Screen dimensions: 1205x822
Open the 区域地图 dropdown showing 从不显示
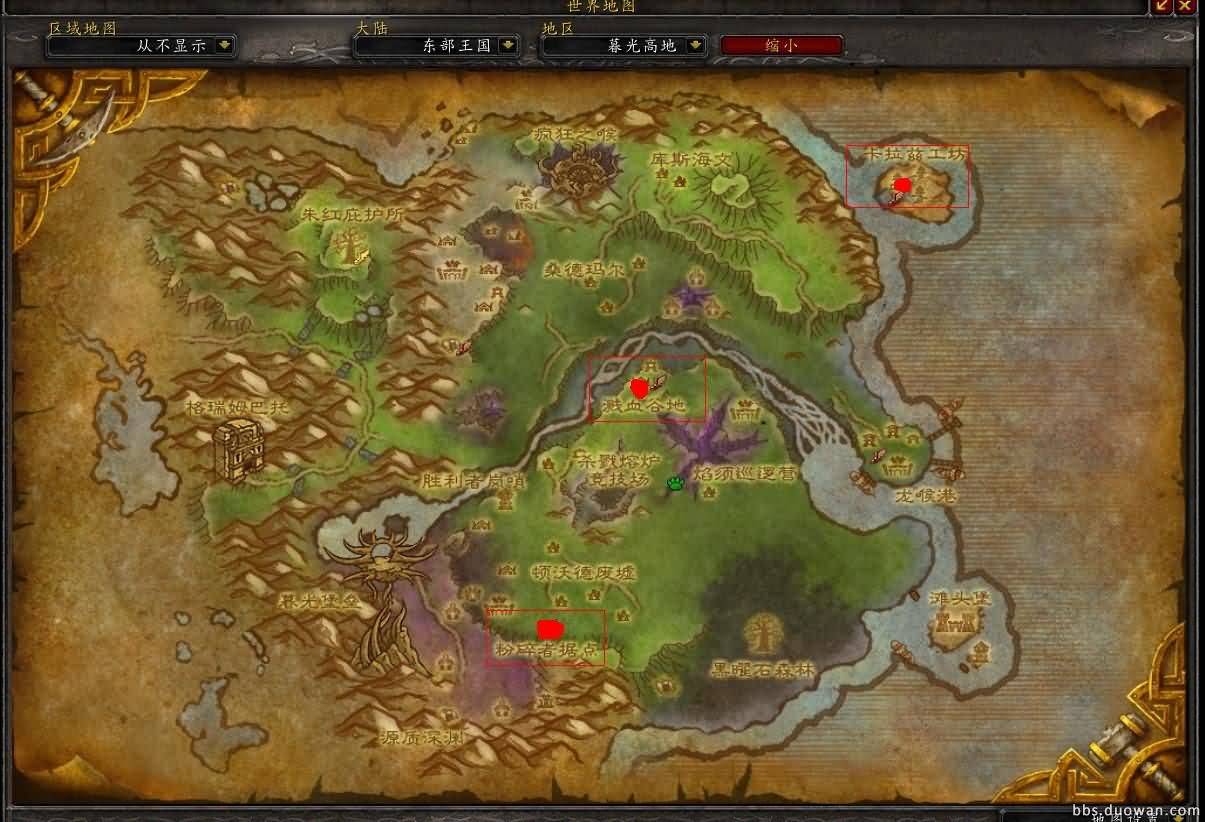click(x=225, y=45)
